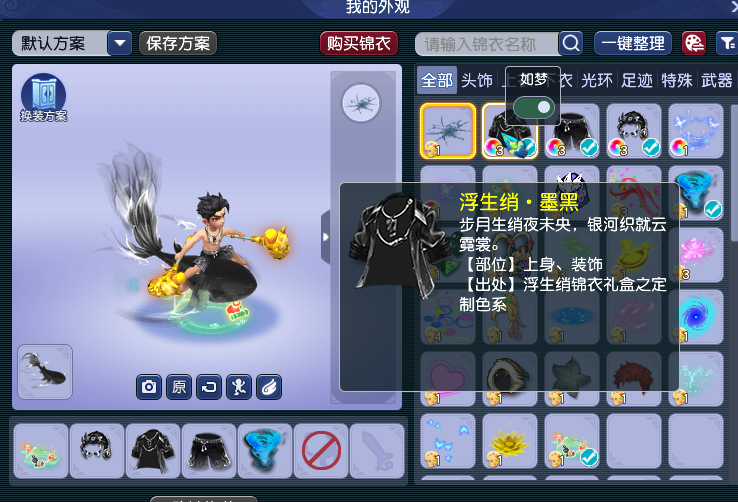Switch to the 特殊 tab

677,80
